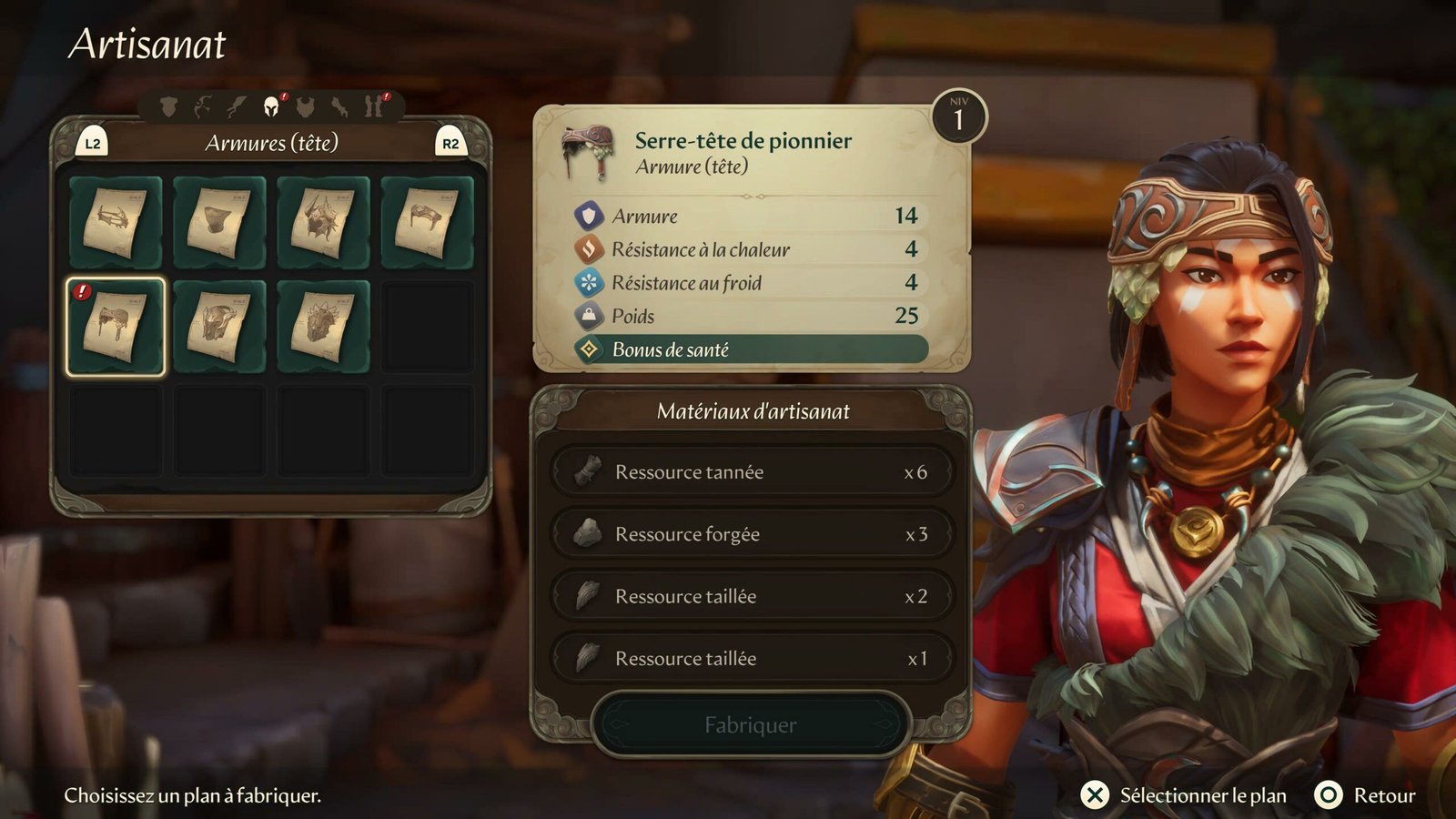
Task: Show the blade weapons category tab
Action: 237,107
